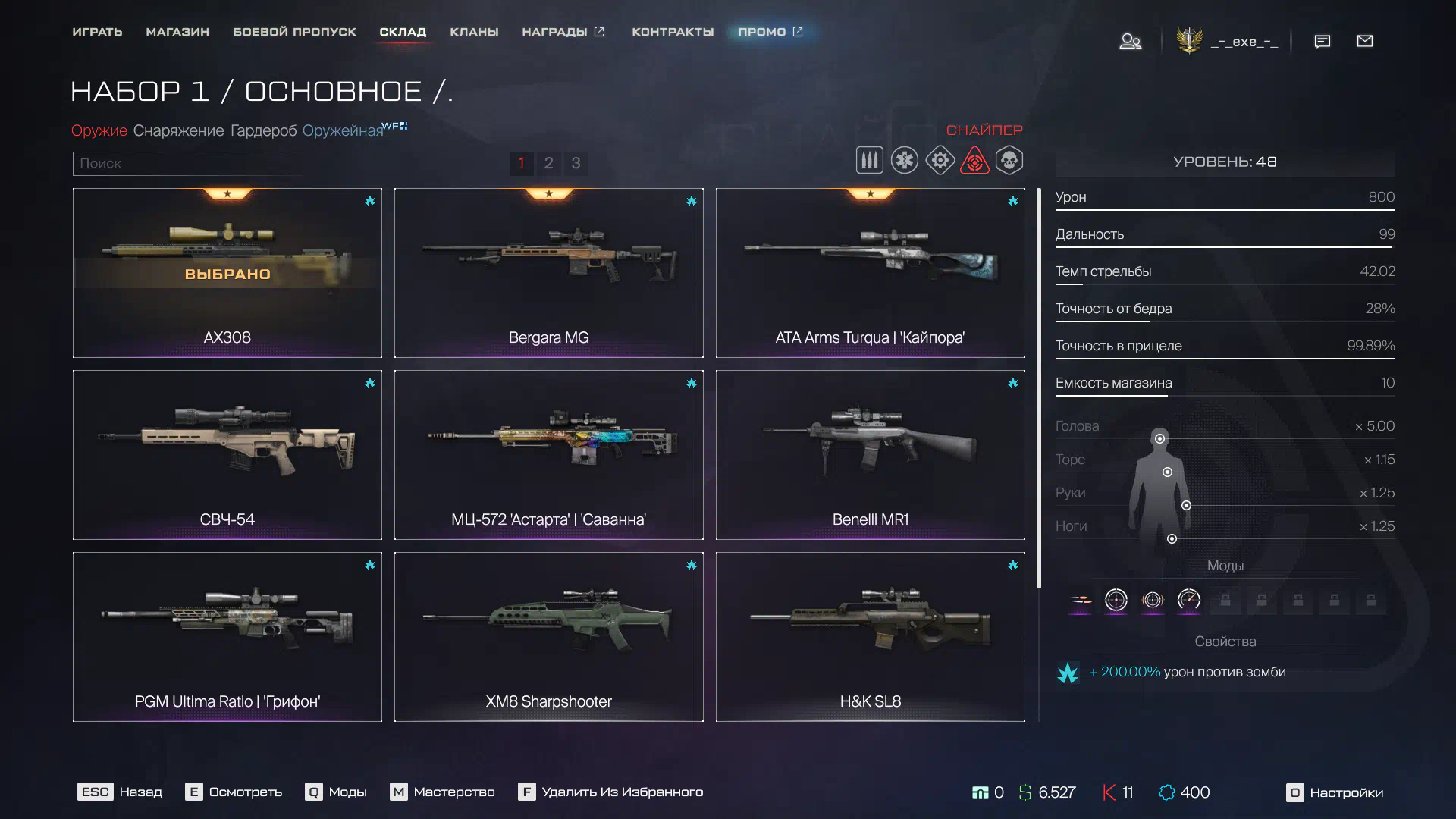This screenshot has height=819, width=1456.
Task: Open the КОНТРАКТЫ contracts menu
Action: (673, 32)
